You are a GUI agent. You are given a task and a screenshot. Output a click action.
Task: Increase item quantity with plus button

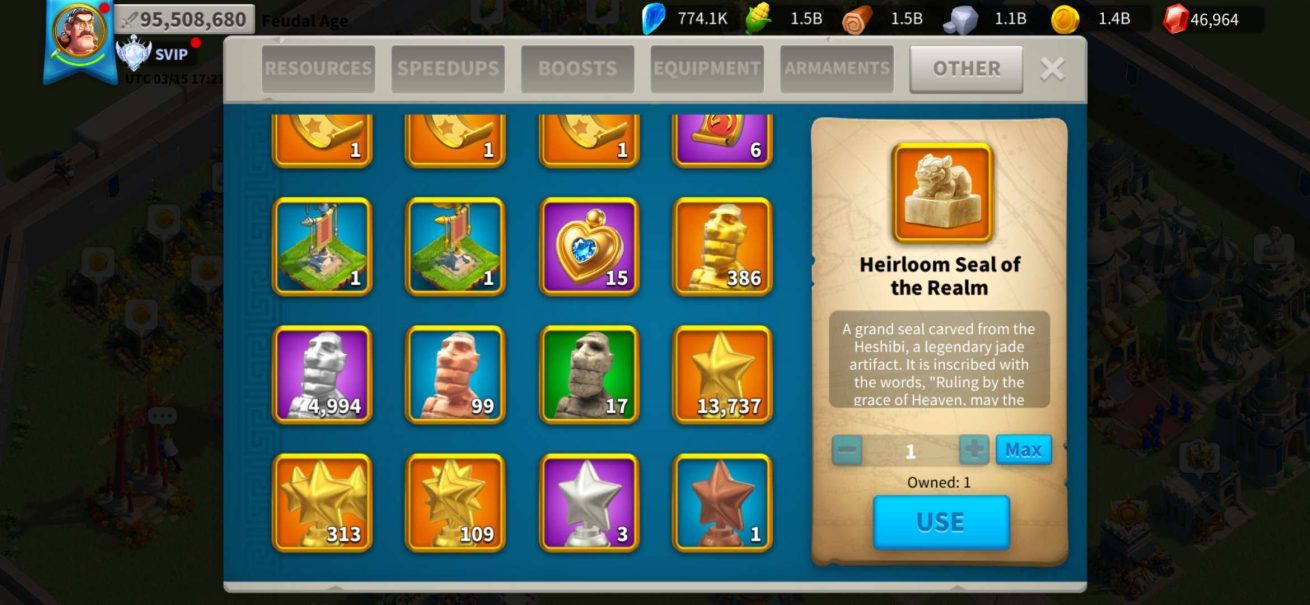tap(973, 450)
